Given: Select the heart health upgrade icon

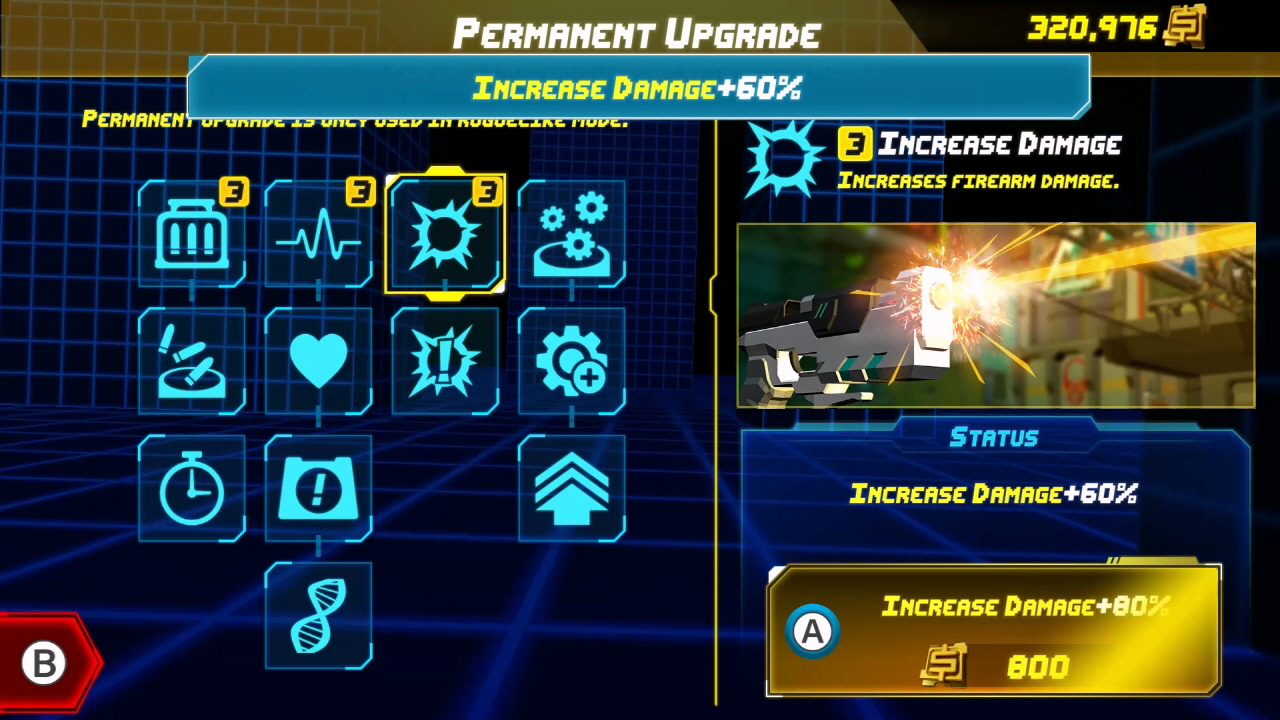Looking at the screenshot, I should coord(318,360).
